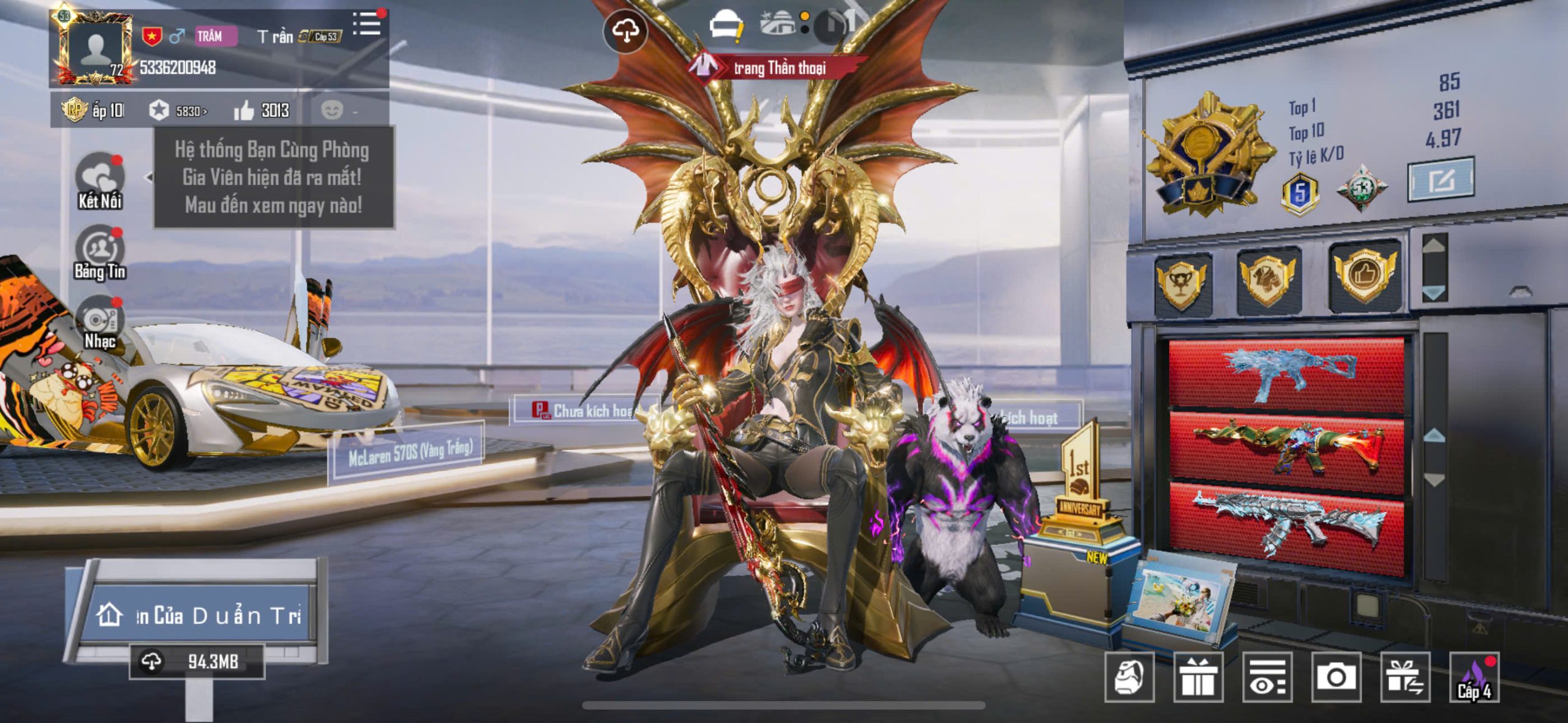Open the gift box button
Image resolution: width=1568 pixels, height=723 pixels.
coord(1198,677)
